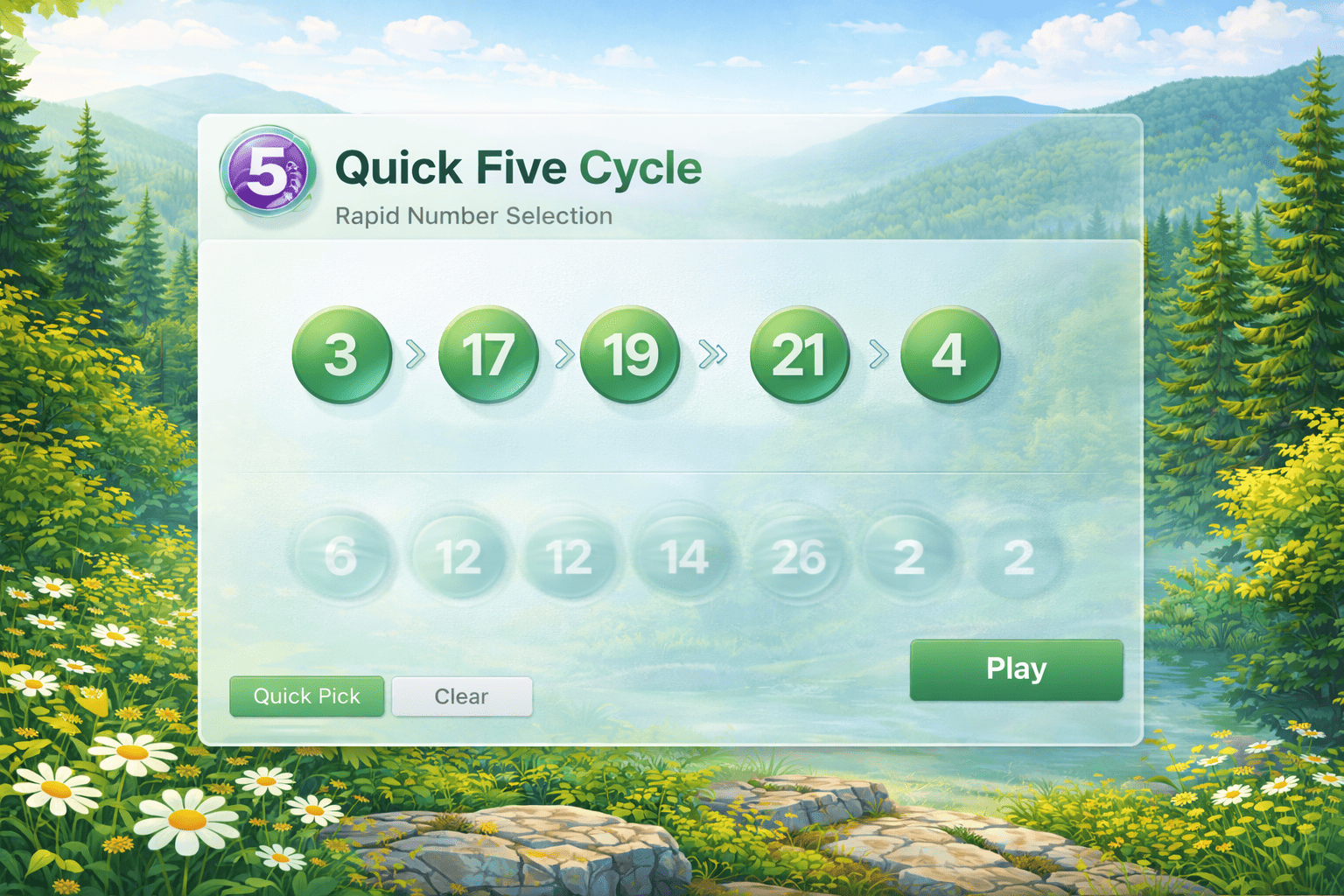Click the Quick Five Cycle title
This screenshot has width=1344, height=896.
click(x=518, y=168)
